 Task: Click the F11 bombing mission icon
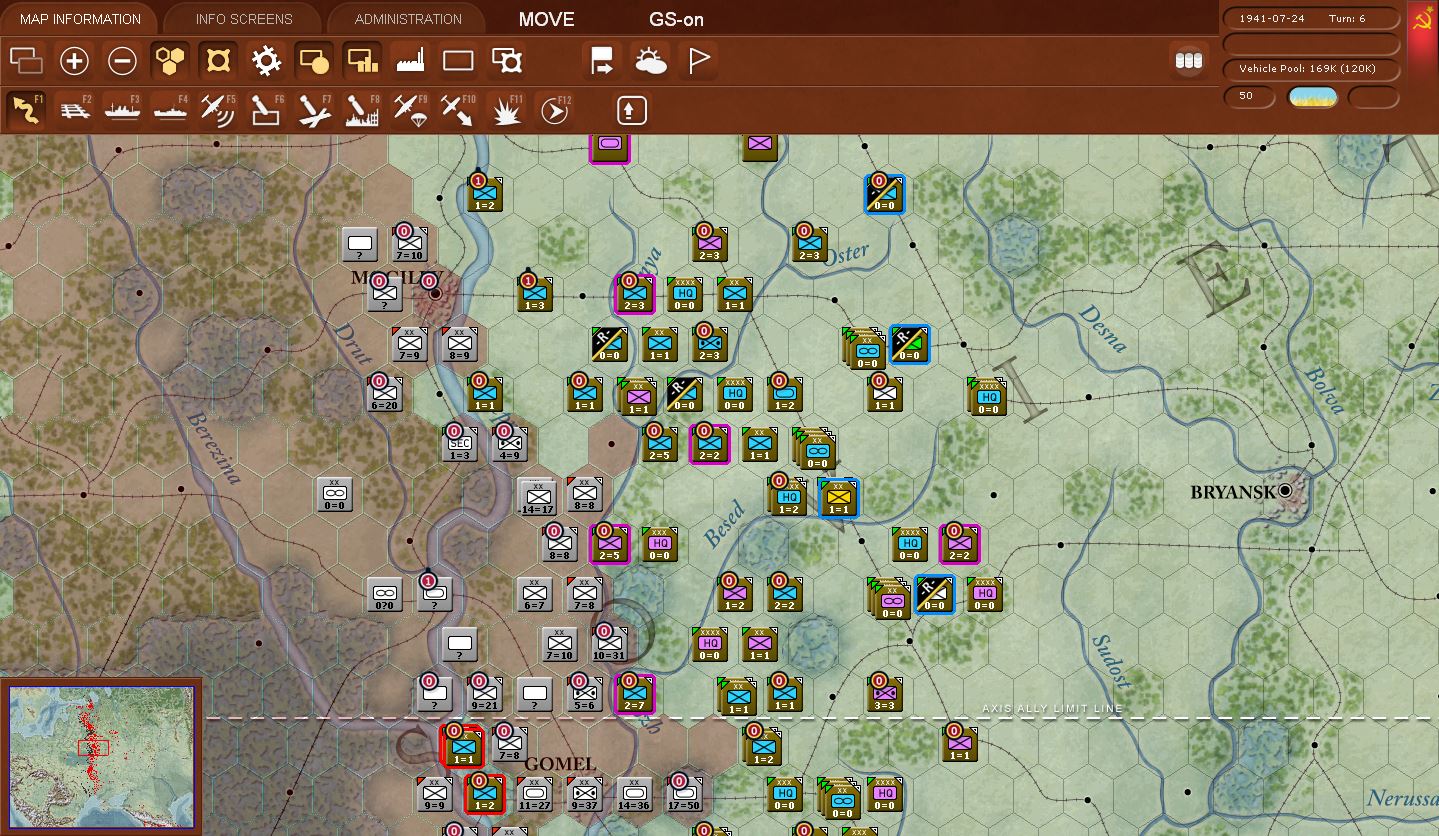click(x=505, y=108)
